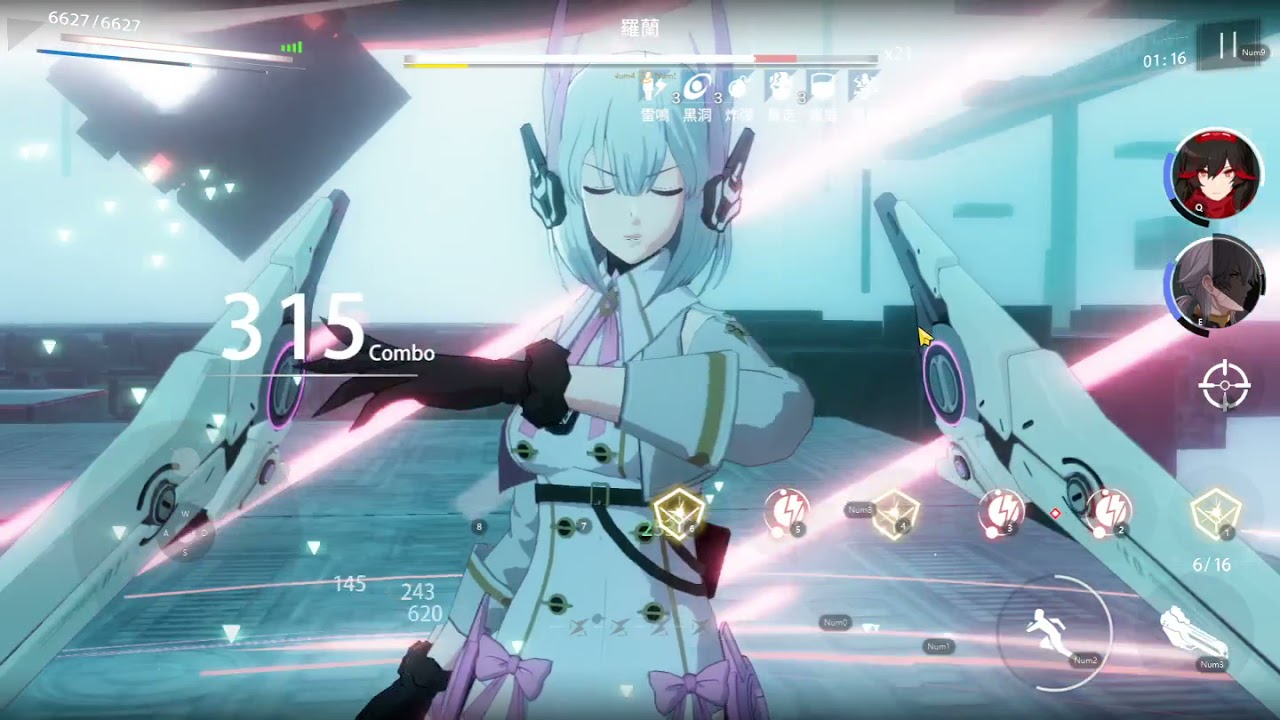Toggle the crosshair target lock button

coord(1225,386)
